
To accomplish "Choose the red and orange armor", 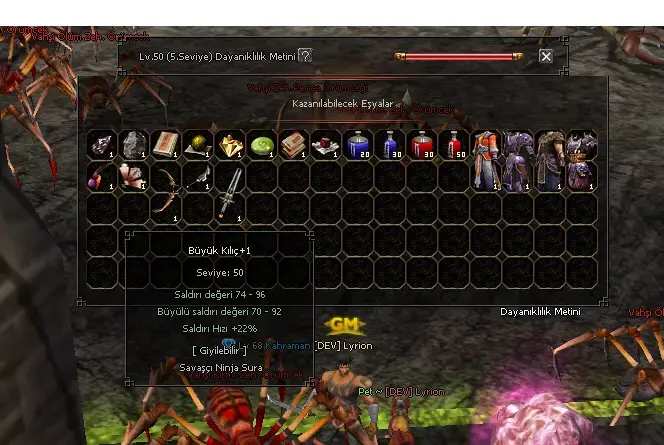I will click(x=486, y=160).
